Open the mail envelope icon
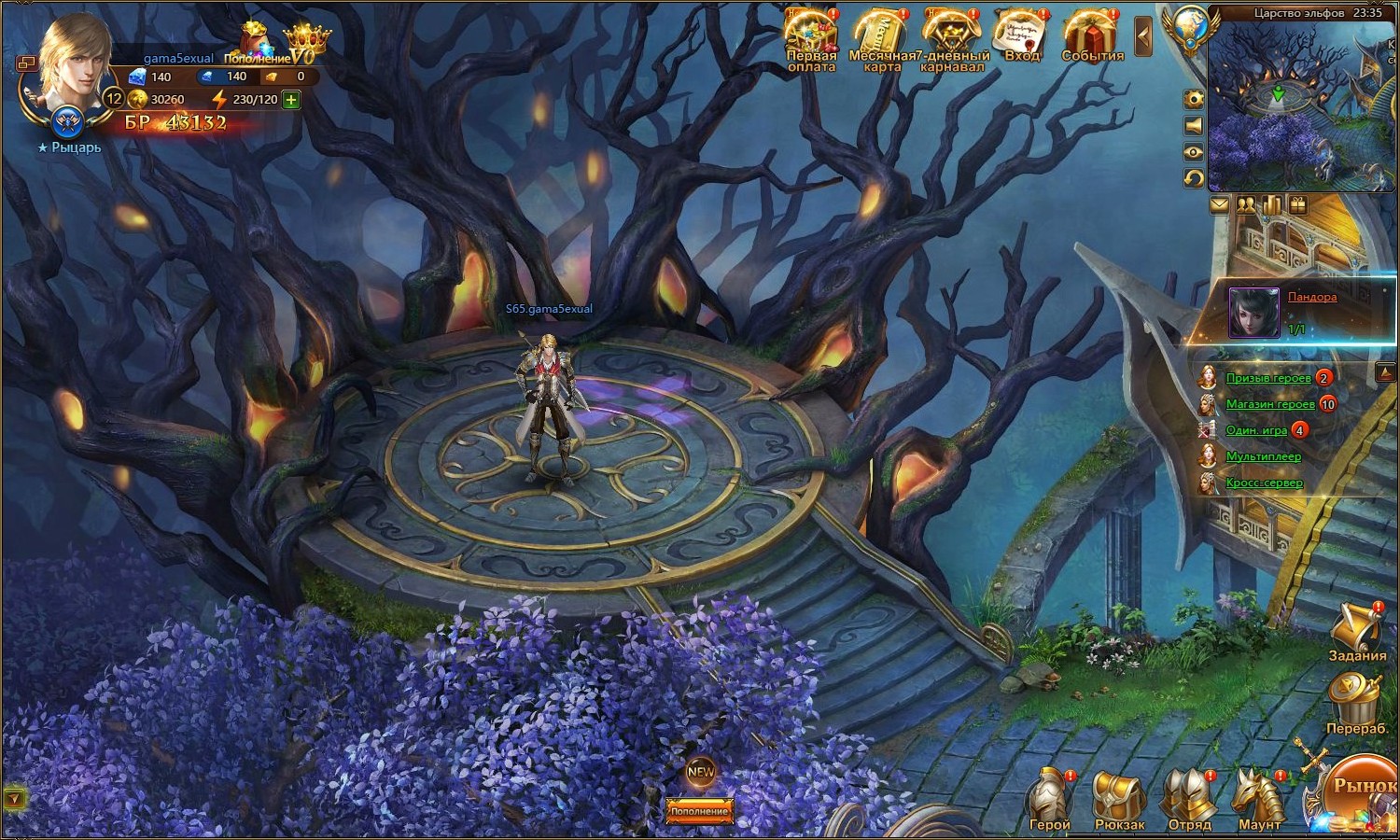1400x840 pixels. click(x=1219, y=204)
